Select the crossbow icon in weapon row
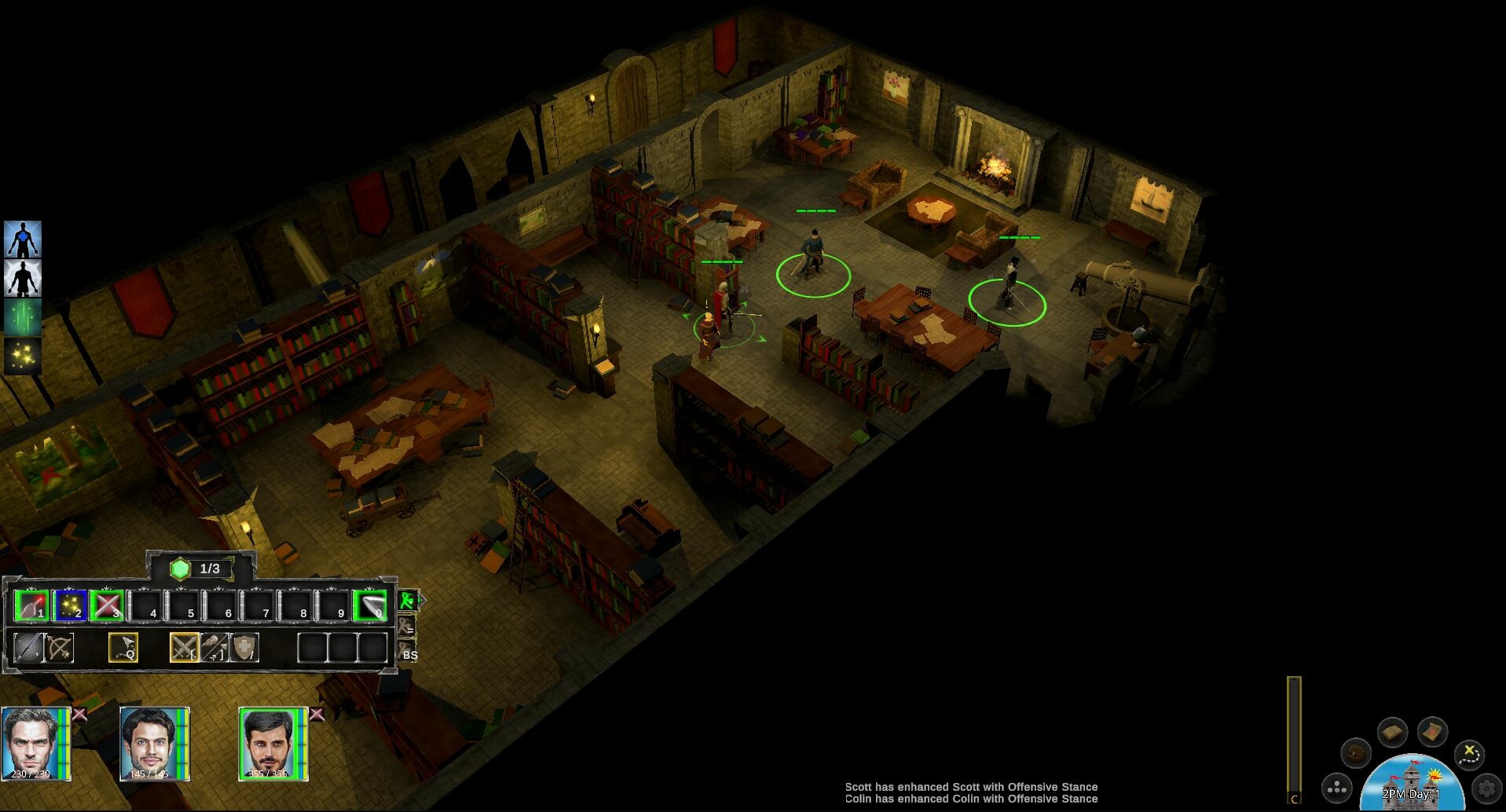The width and height of the screenshot is (1506, 812). tap(60, 649)
